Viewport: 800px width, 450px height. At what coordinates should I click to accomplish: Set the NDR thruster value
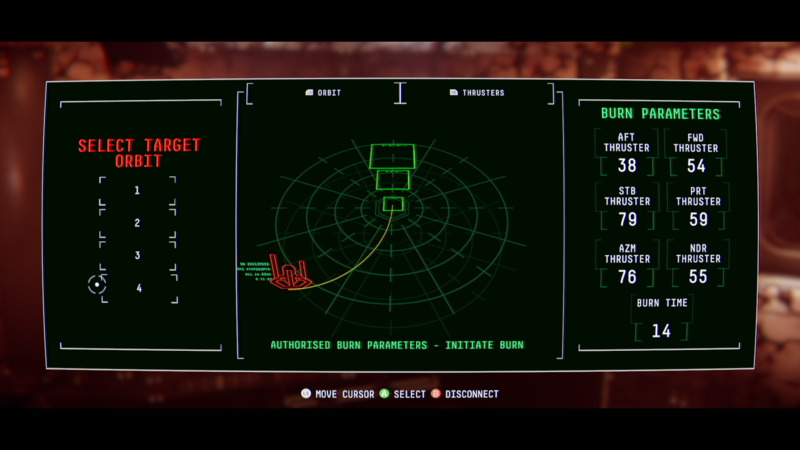[x=696, y=277]
